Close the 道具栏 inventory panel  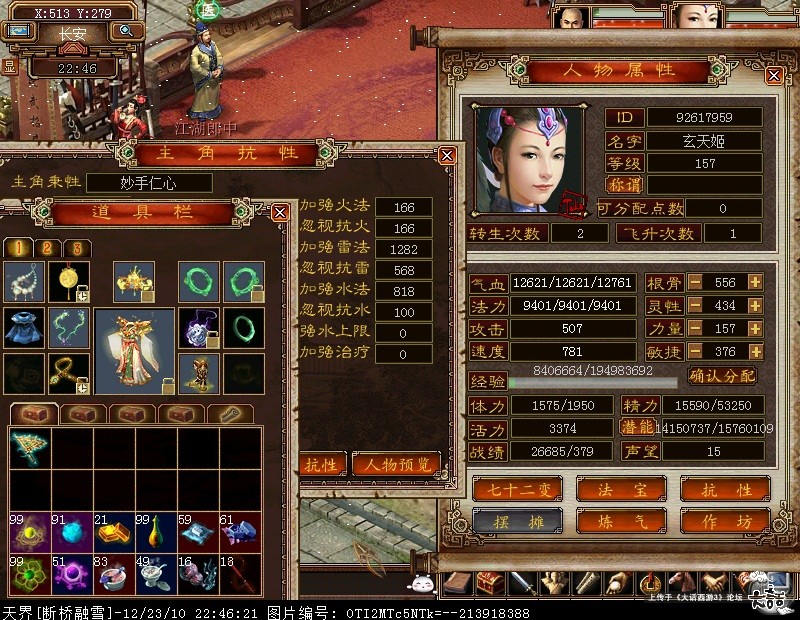click(x=280, y=213)
